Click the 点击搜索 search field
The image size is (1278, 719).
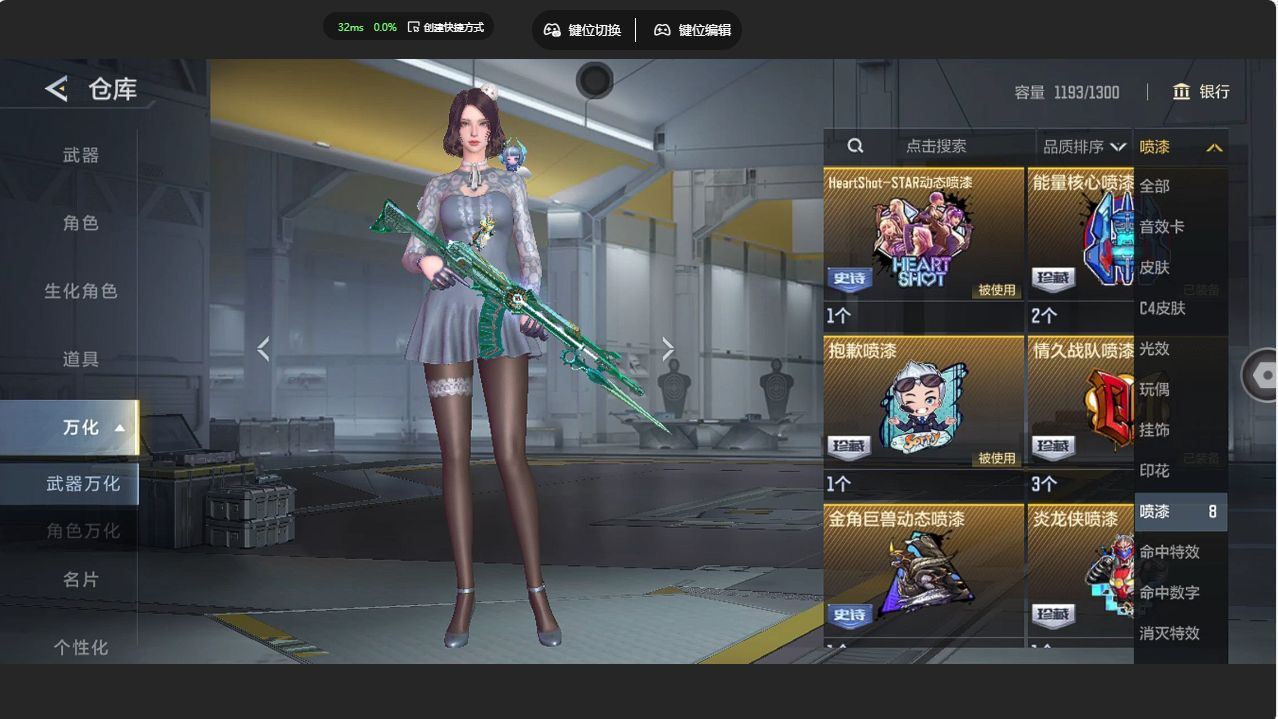point(935,146)
